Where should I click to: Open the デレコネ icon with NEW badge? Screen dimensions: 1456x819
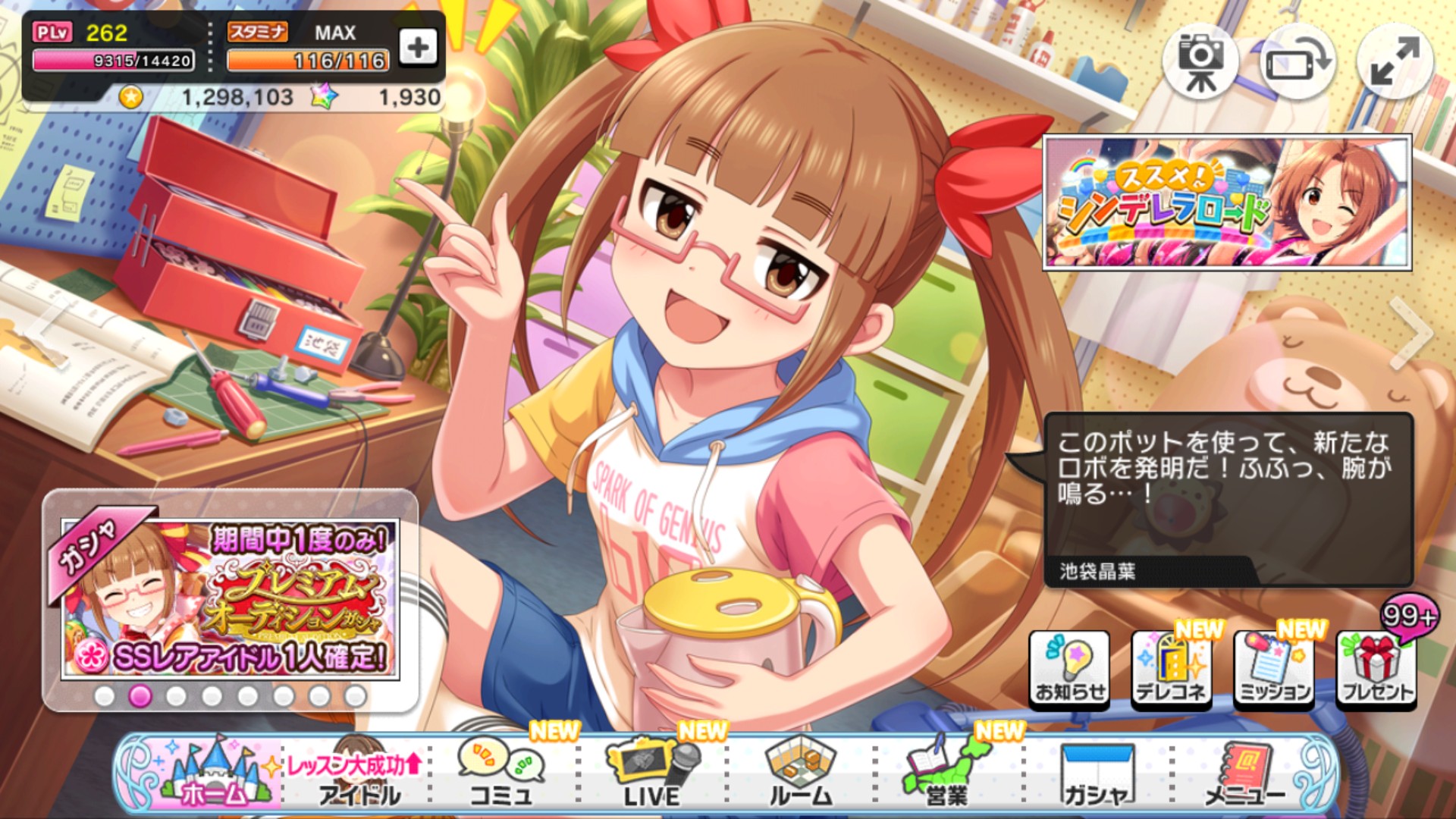tap(1171, 667)
